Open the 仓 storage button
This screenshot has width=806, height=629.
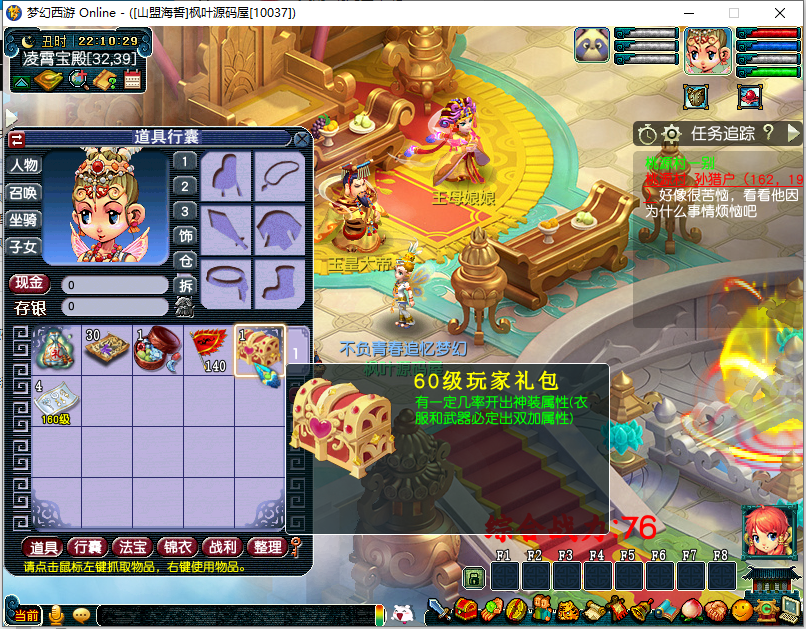tap(185, 260)
